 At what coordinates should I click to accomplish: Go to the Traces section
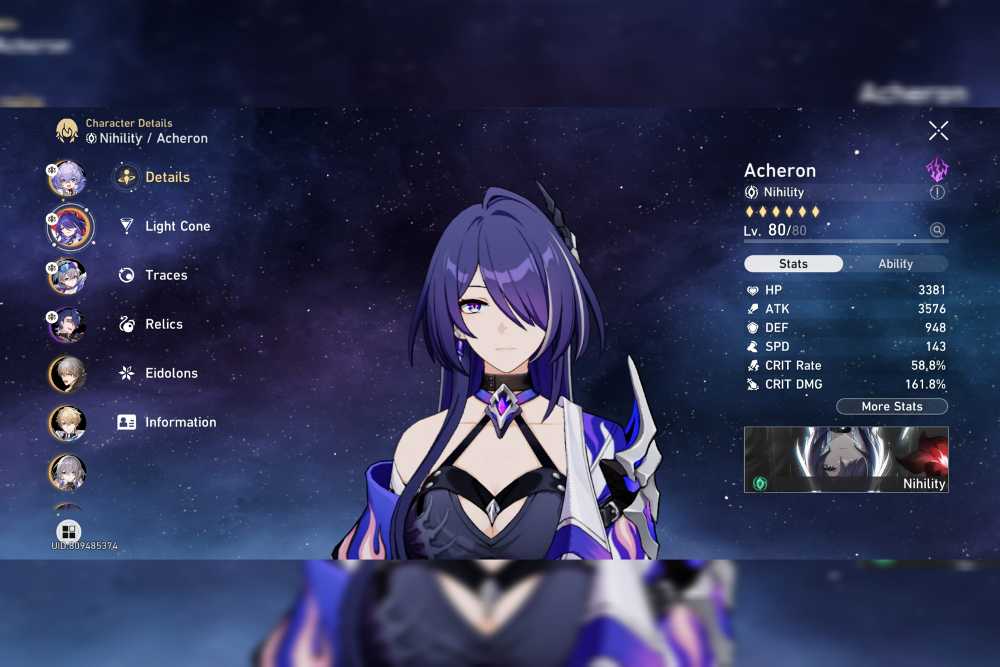[166, 275]
